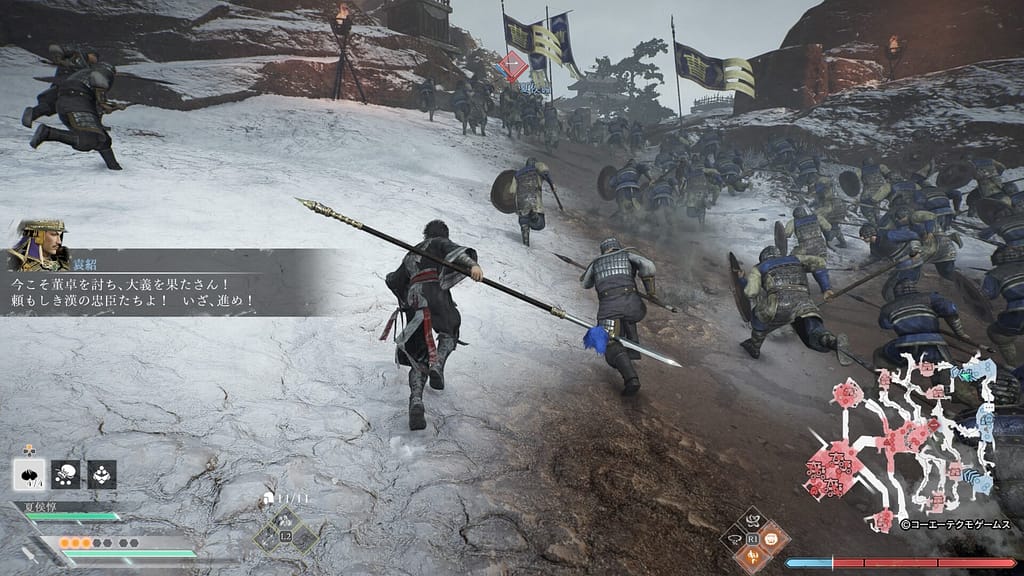The width and height of the screenshot is (1024, 576).
Task: Select the top tactic in the L2 diamond
Action: pos(285,519)
